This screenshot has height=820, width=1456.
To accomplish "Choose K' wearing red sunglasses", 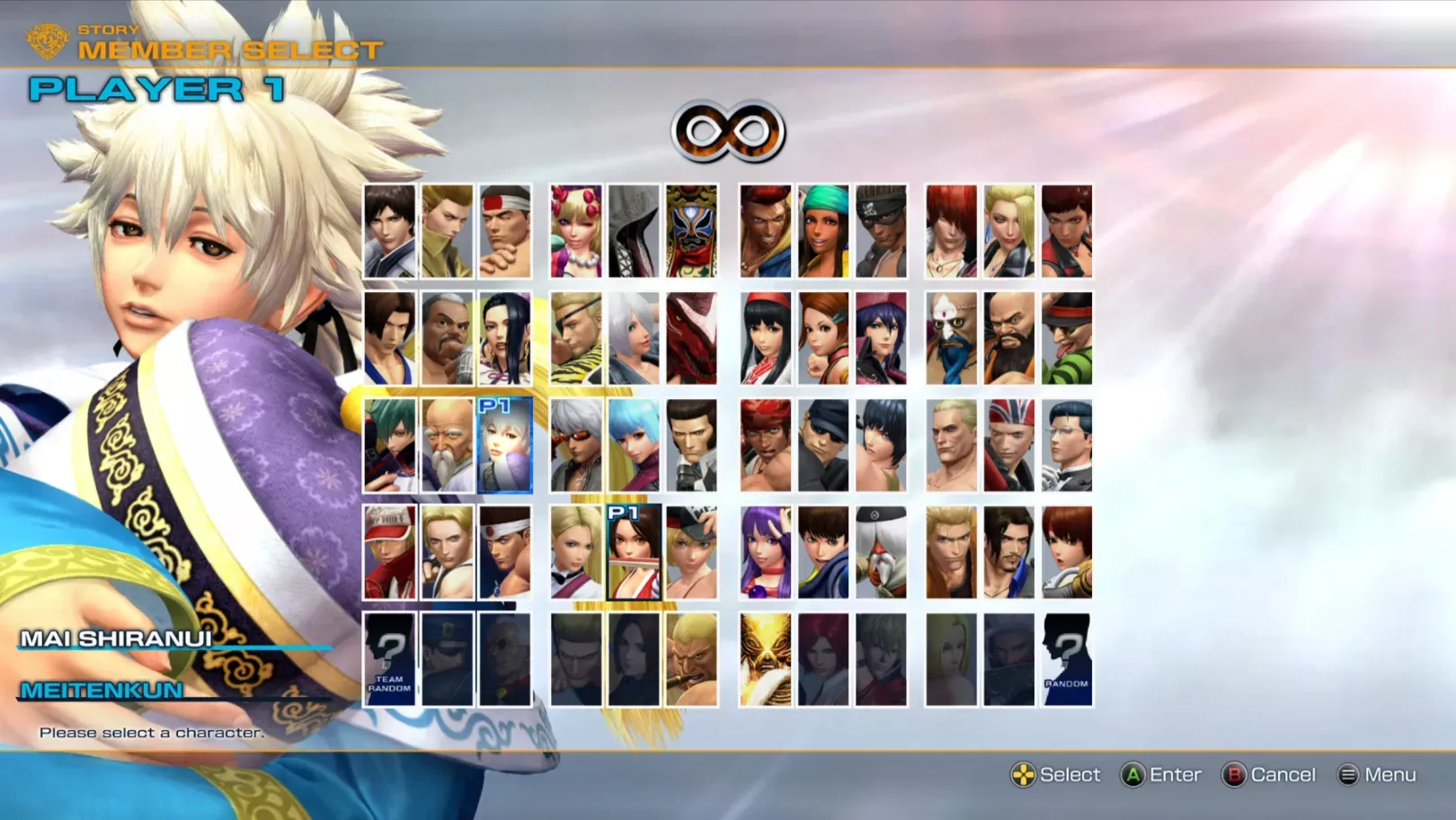I will pyautogui.click(x=575, y=445).
